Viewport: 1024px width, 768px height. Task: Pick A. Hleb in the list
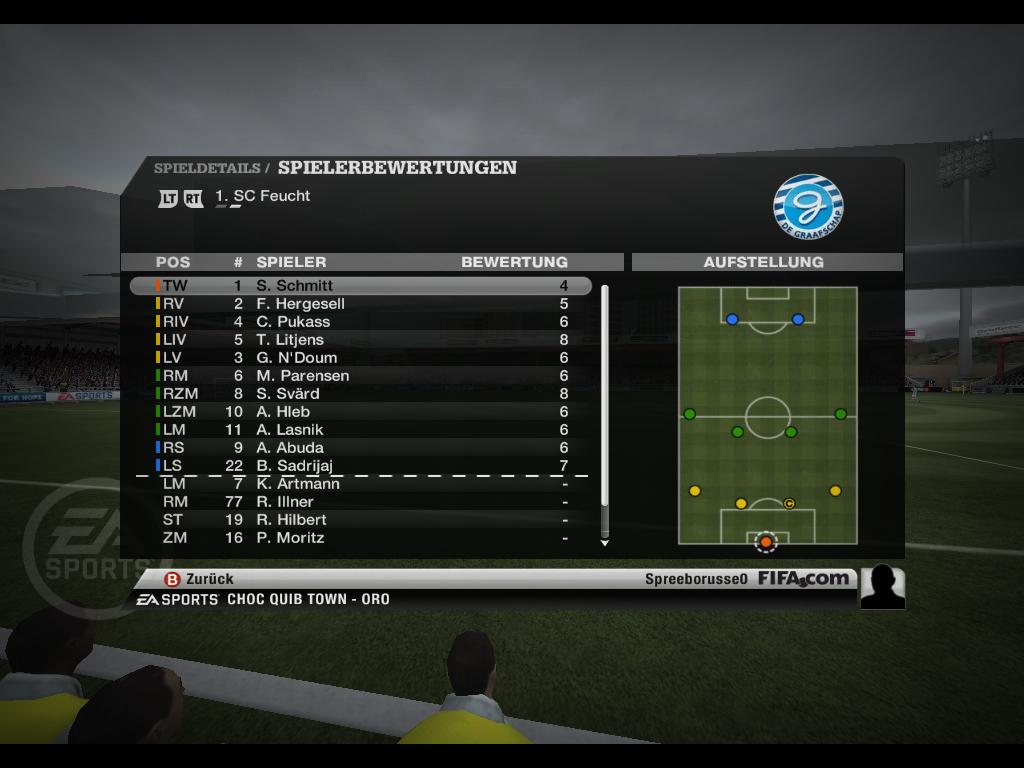click(360, 412)
